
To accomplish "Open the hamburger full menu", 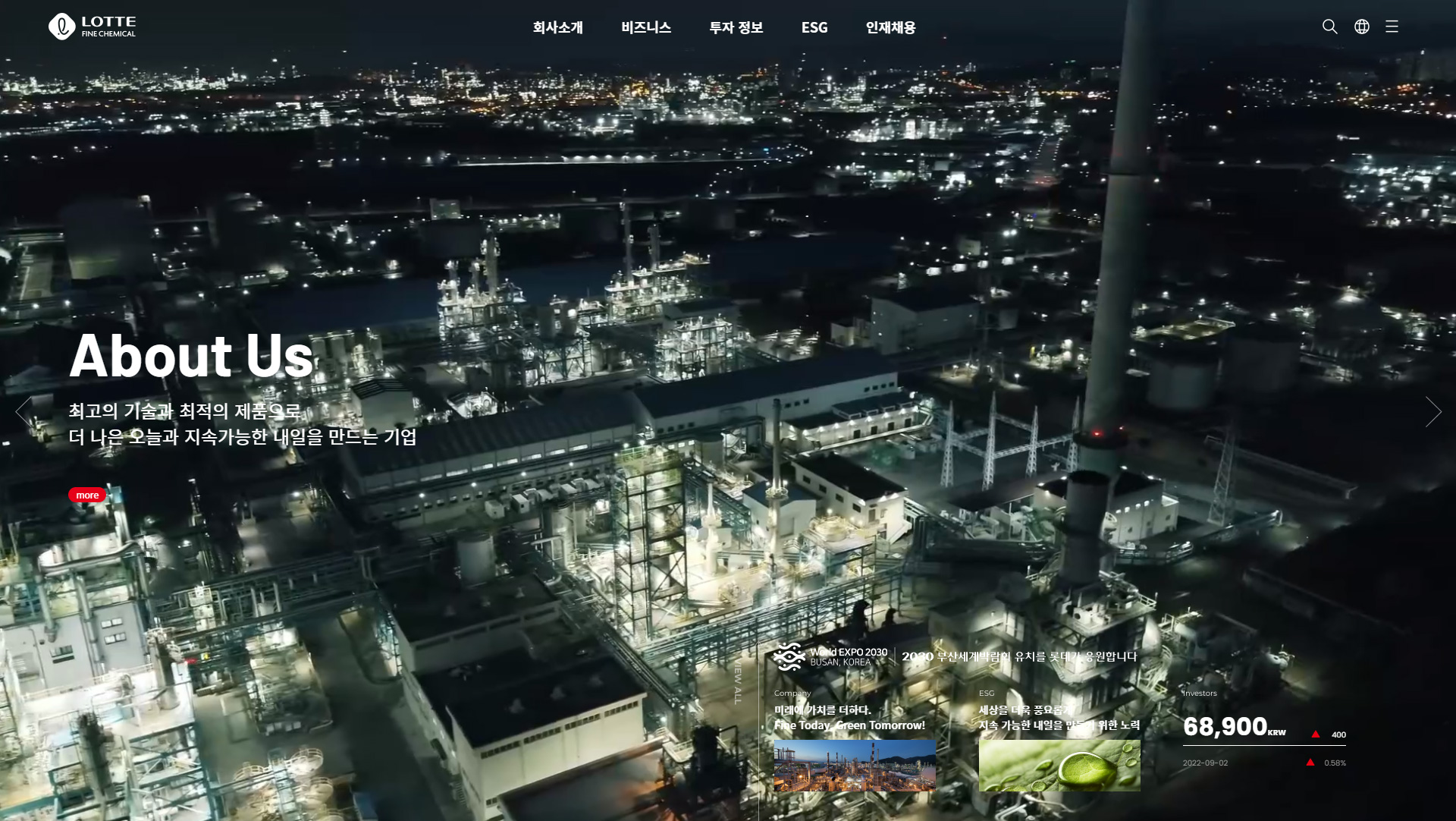I will pos(1392,27).
